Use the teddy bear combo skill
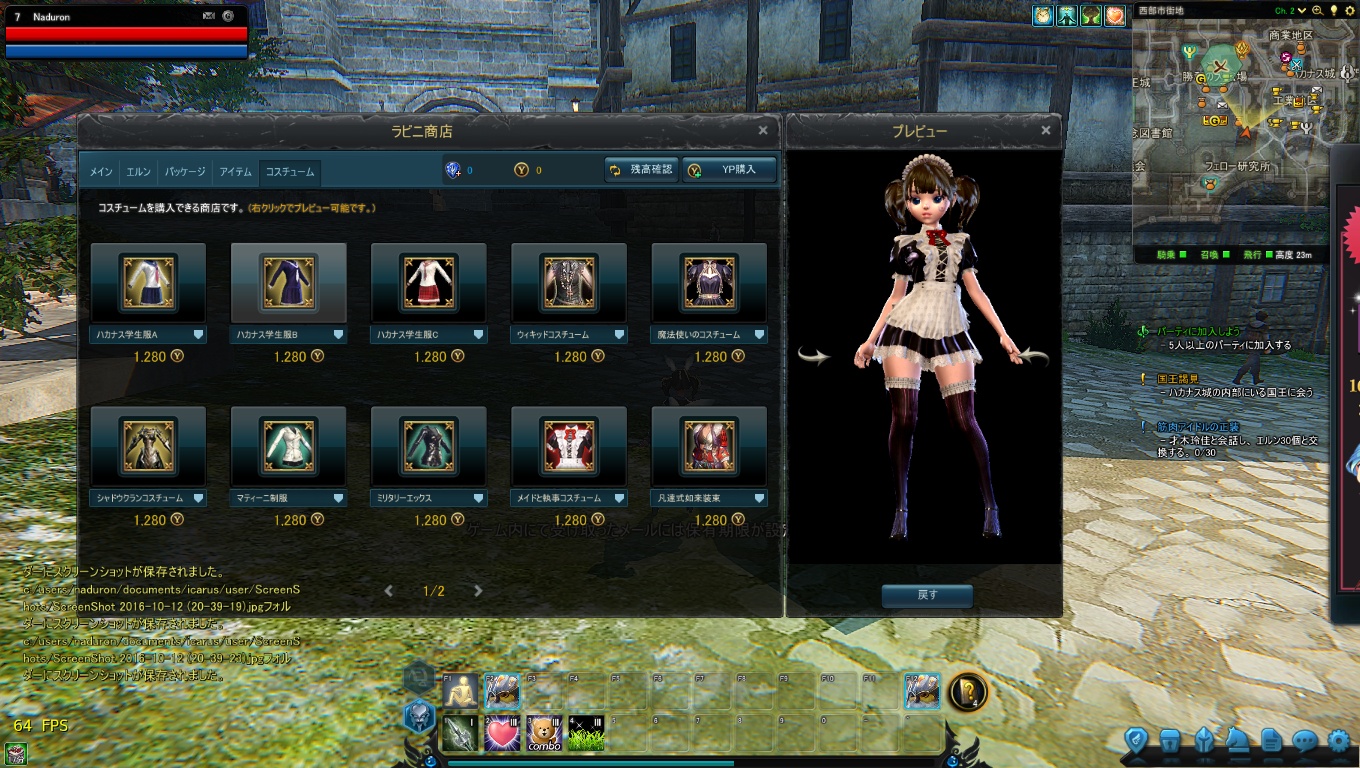Screen dimensions: 1360x768 543,733
